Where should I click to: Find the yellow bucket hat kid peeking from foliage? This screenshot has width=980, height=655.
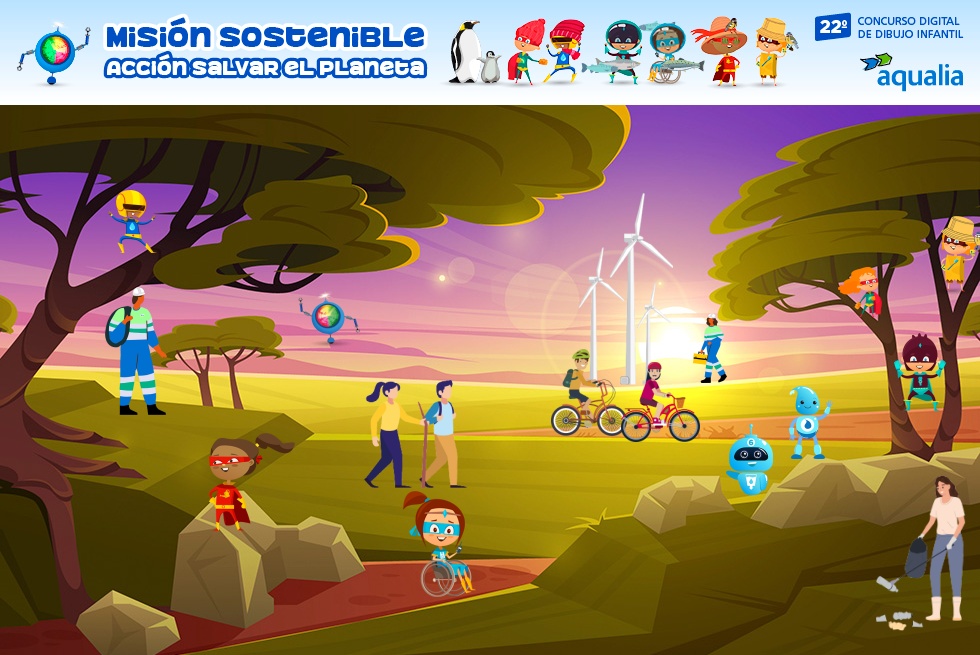[958, 247]
